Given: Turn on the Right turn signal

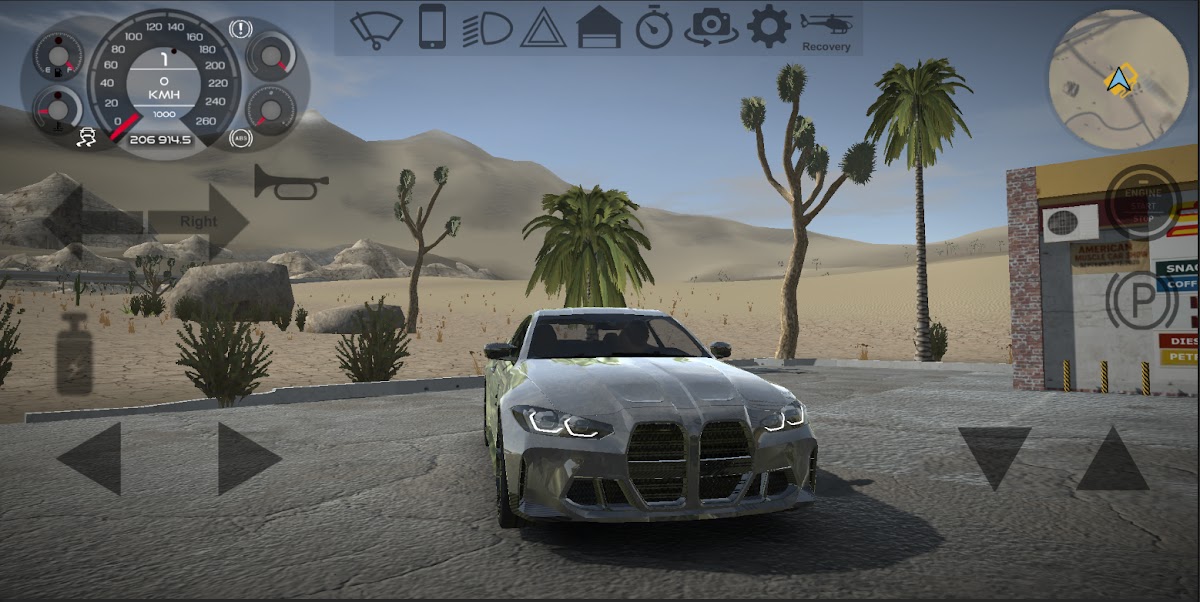Looking at the screenshot, I should [199, 221].
